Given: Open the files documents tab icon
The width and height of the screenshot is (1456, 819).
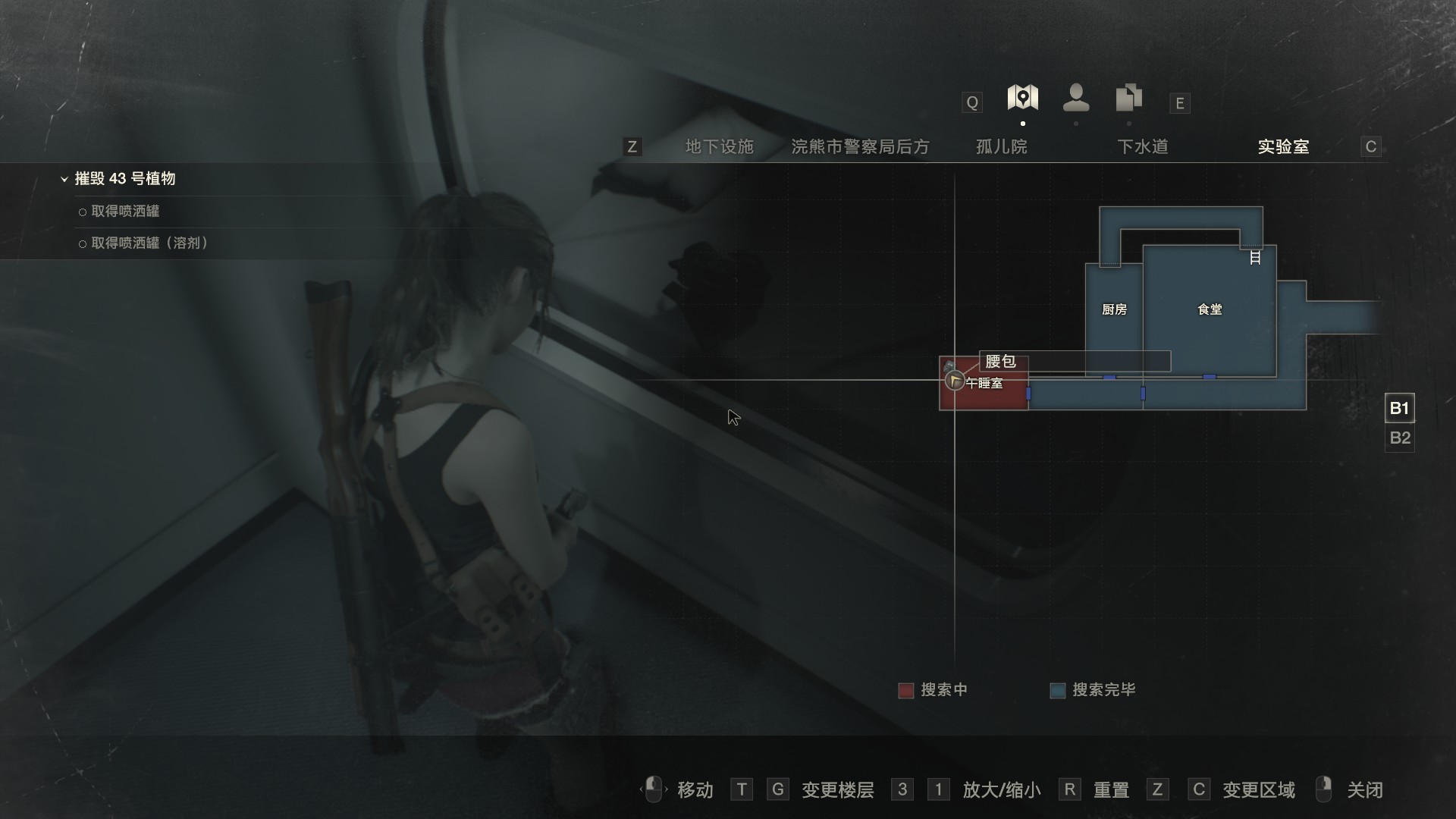Looking at the screenshot, I should click(1128, 98).
